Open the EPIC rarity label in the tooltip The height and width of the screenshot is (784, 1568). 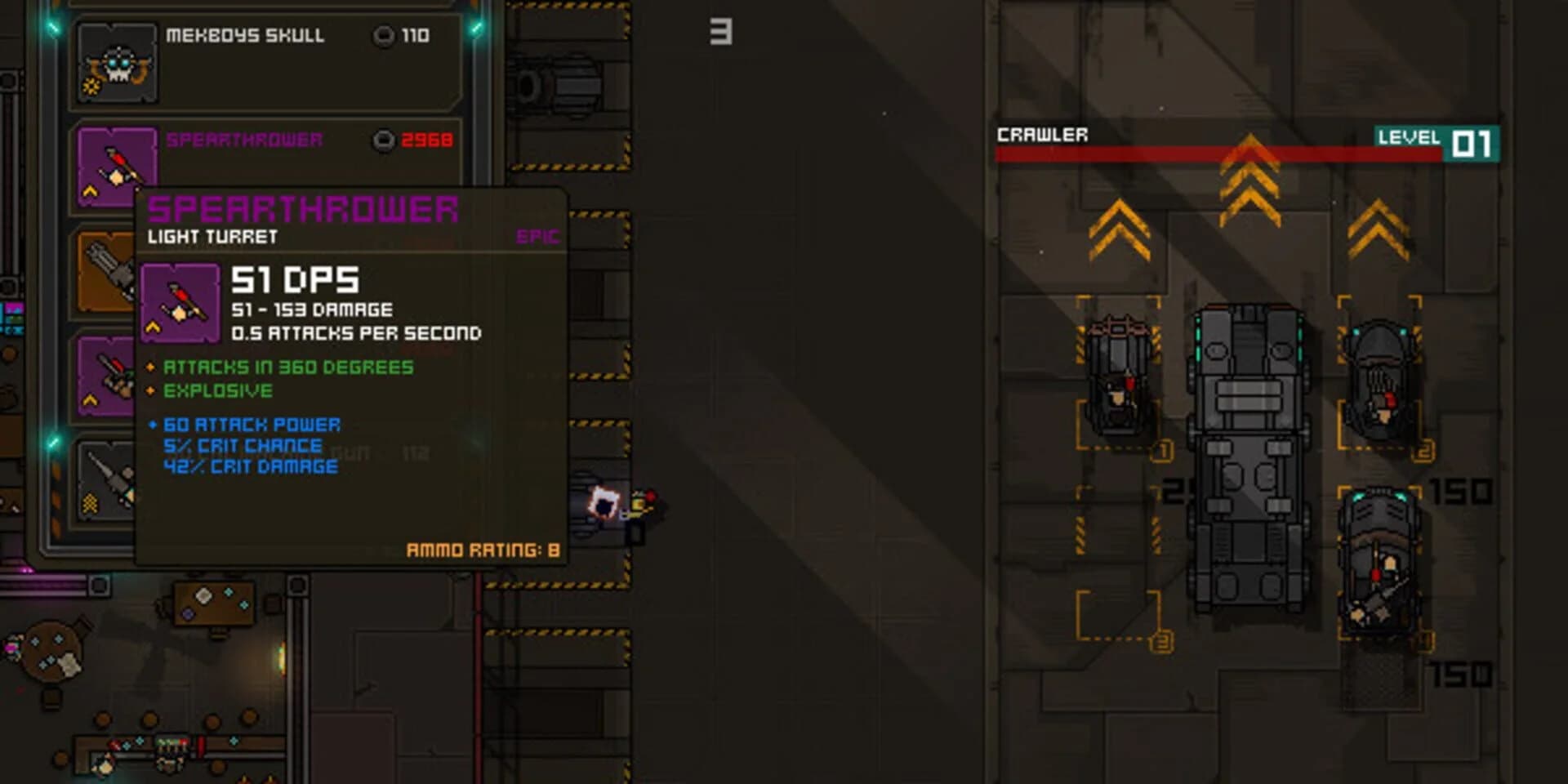[x=541, y=237]
